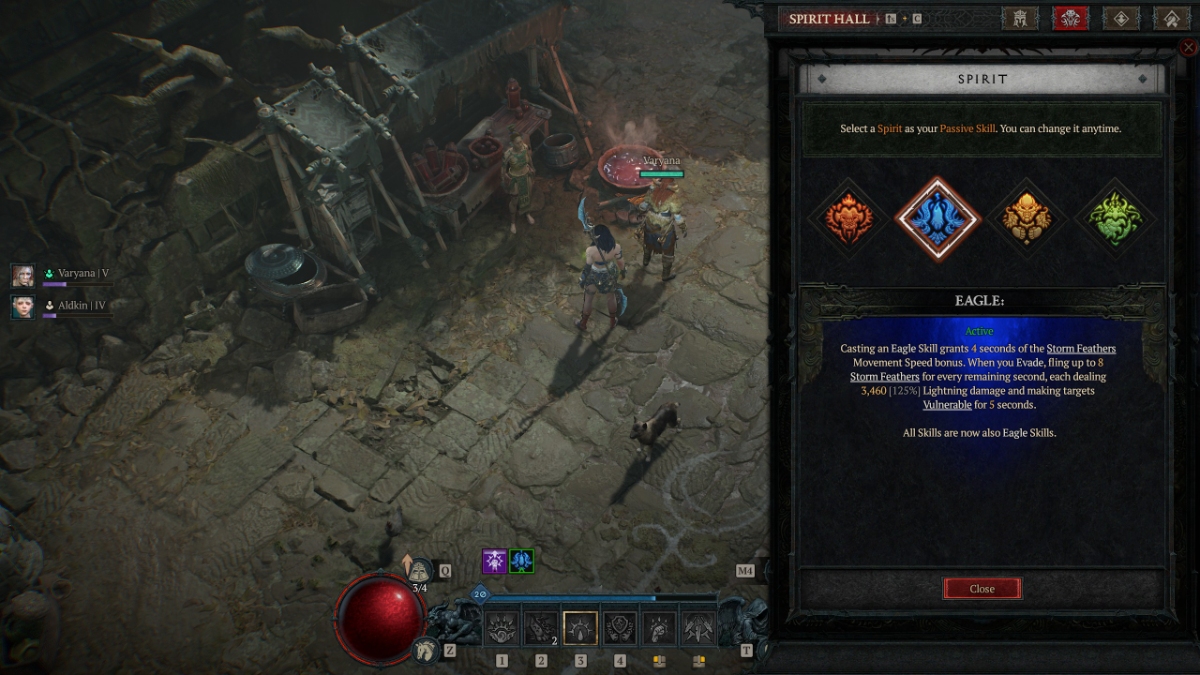The image size is (1200, 675).
Task: Pick the golden Gorilla spirit
Action: point(1027,218)
